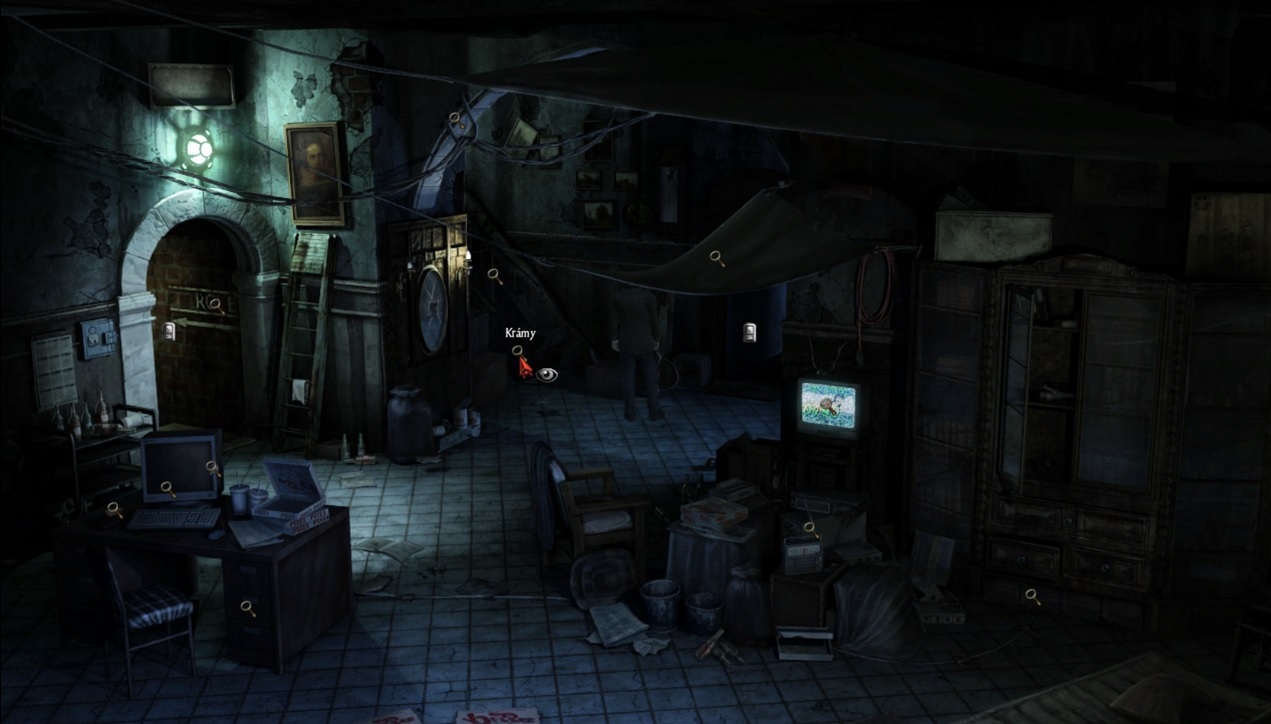Check the magnifier hotspot on the desk drawer
This screenshot has width=1271, height=724.
246,606
